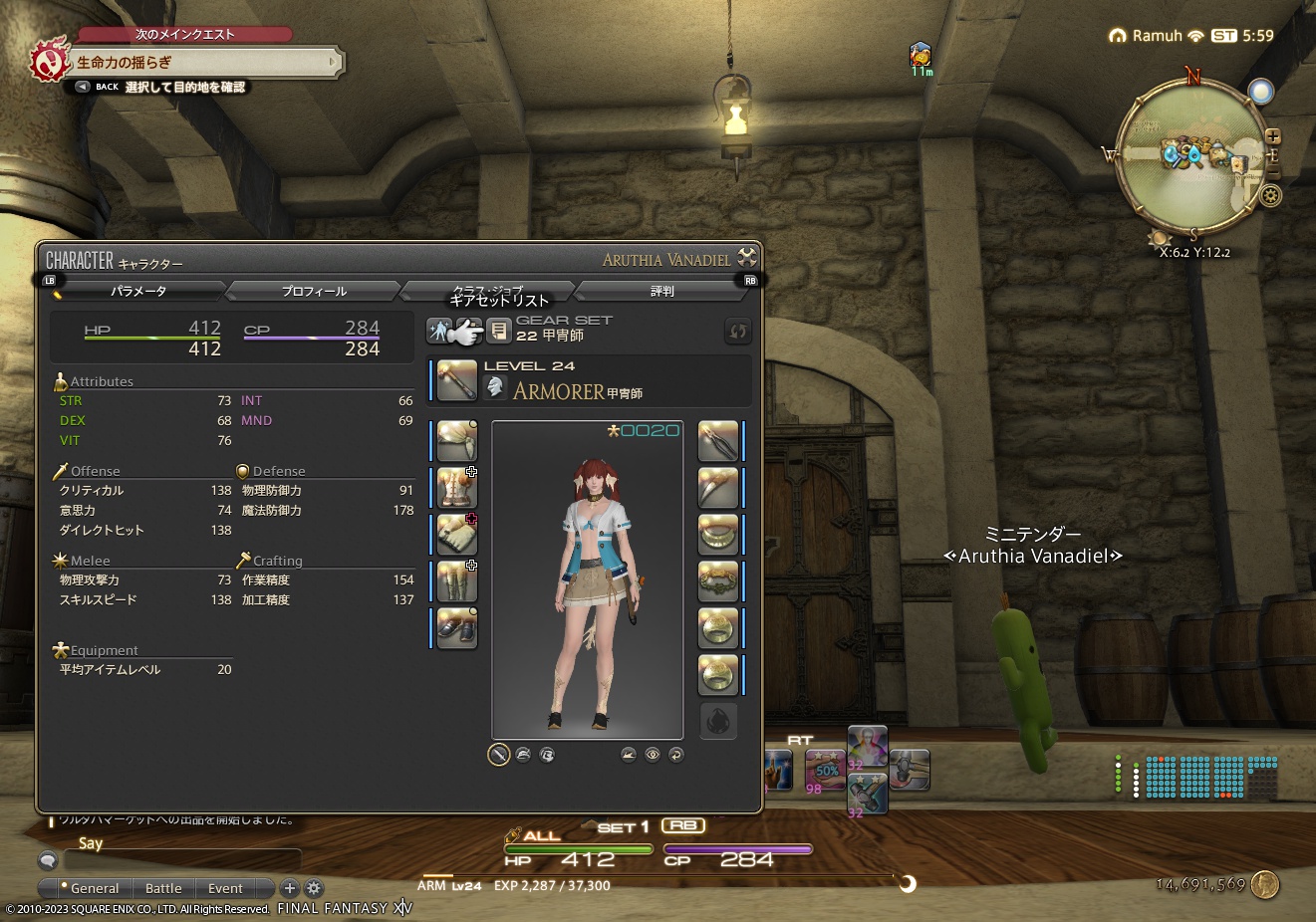Switch to the Battle chat tab
The height and width of the screenshot is (922, 1316).
click(x=163, y=888)
